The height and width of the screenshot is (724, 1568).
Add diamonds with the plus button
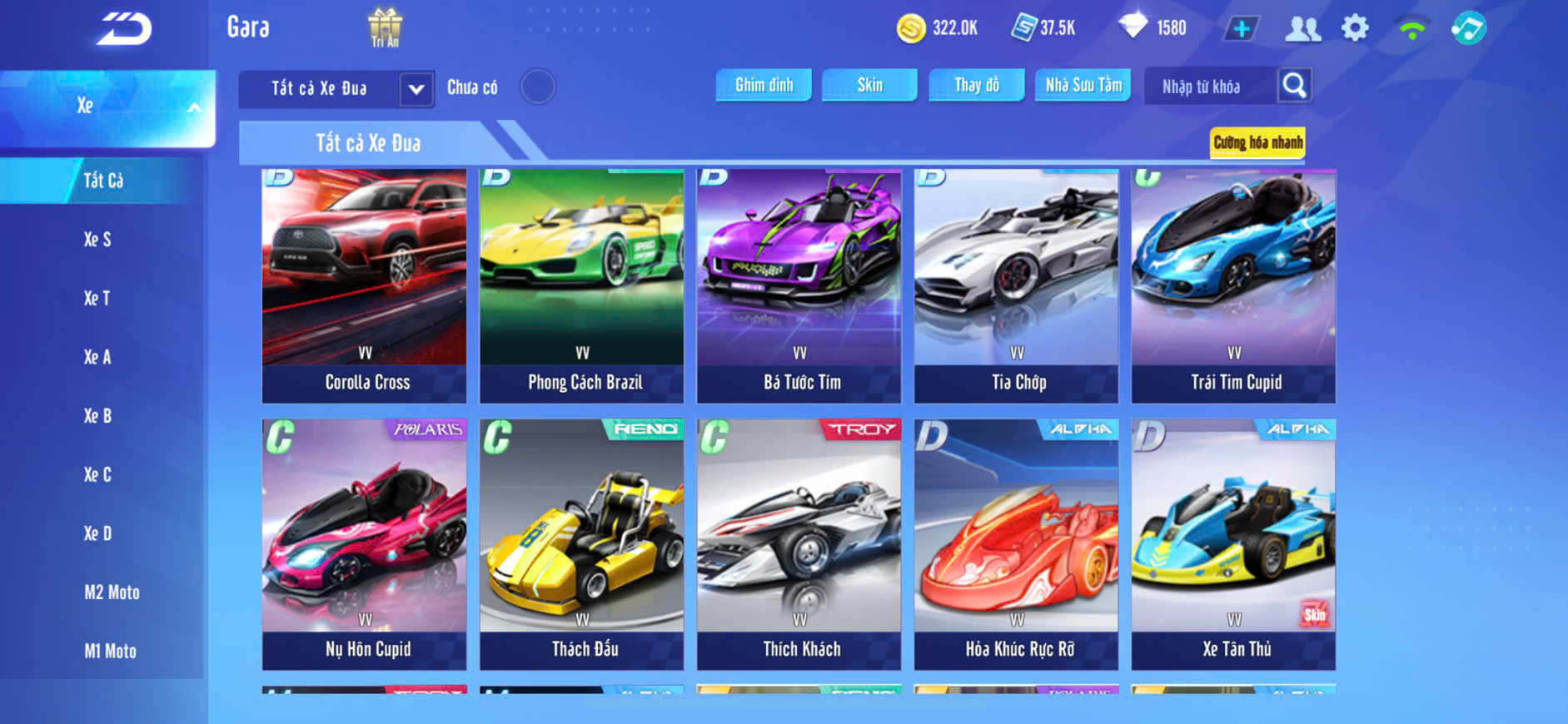1242,29
